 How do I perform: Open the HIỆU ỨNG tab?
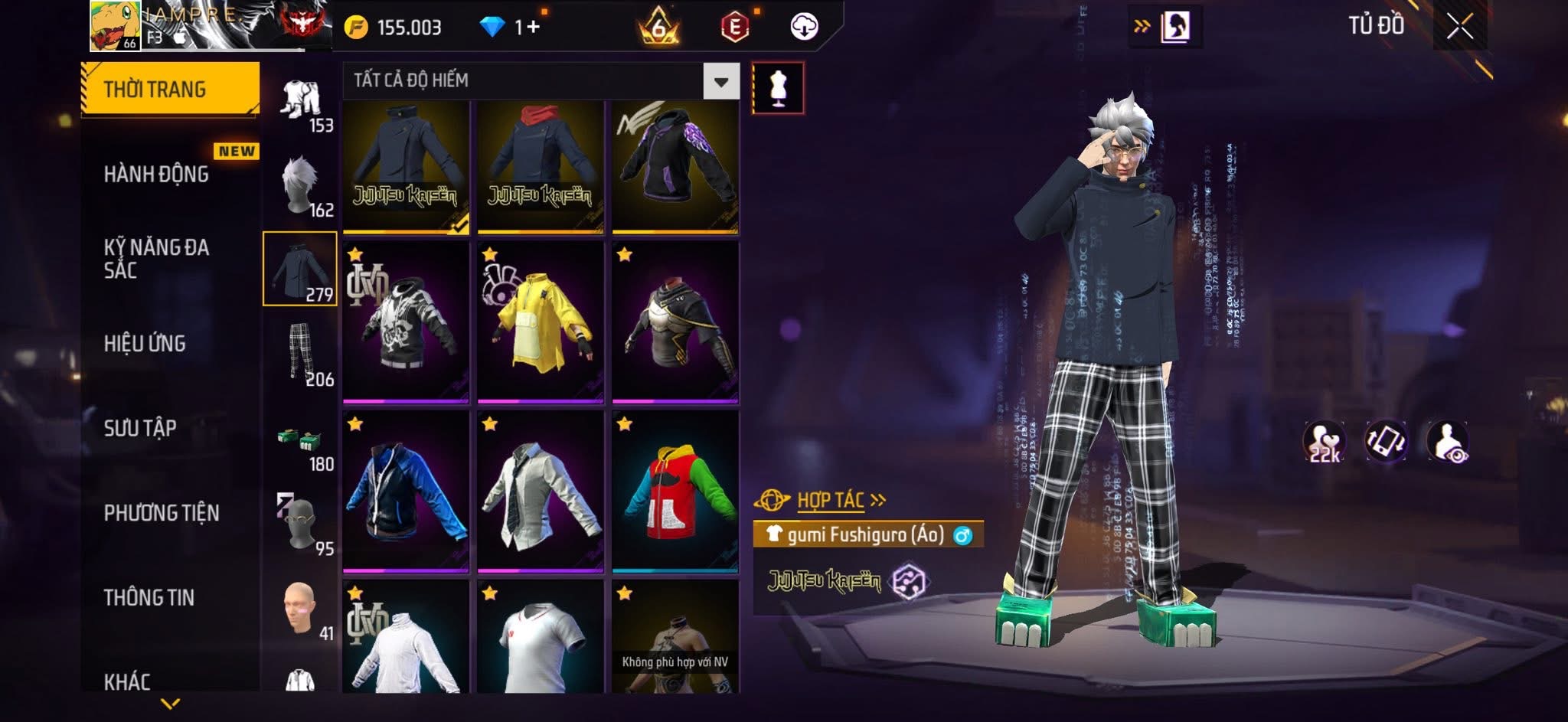click(x=145, y=344)
